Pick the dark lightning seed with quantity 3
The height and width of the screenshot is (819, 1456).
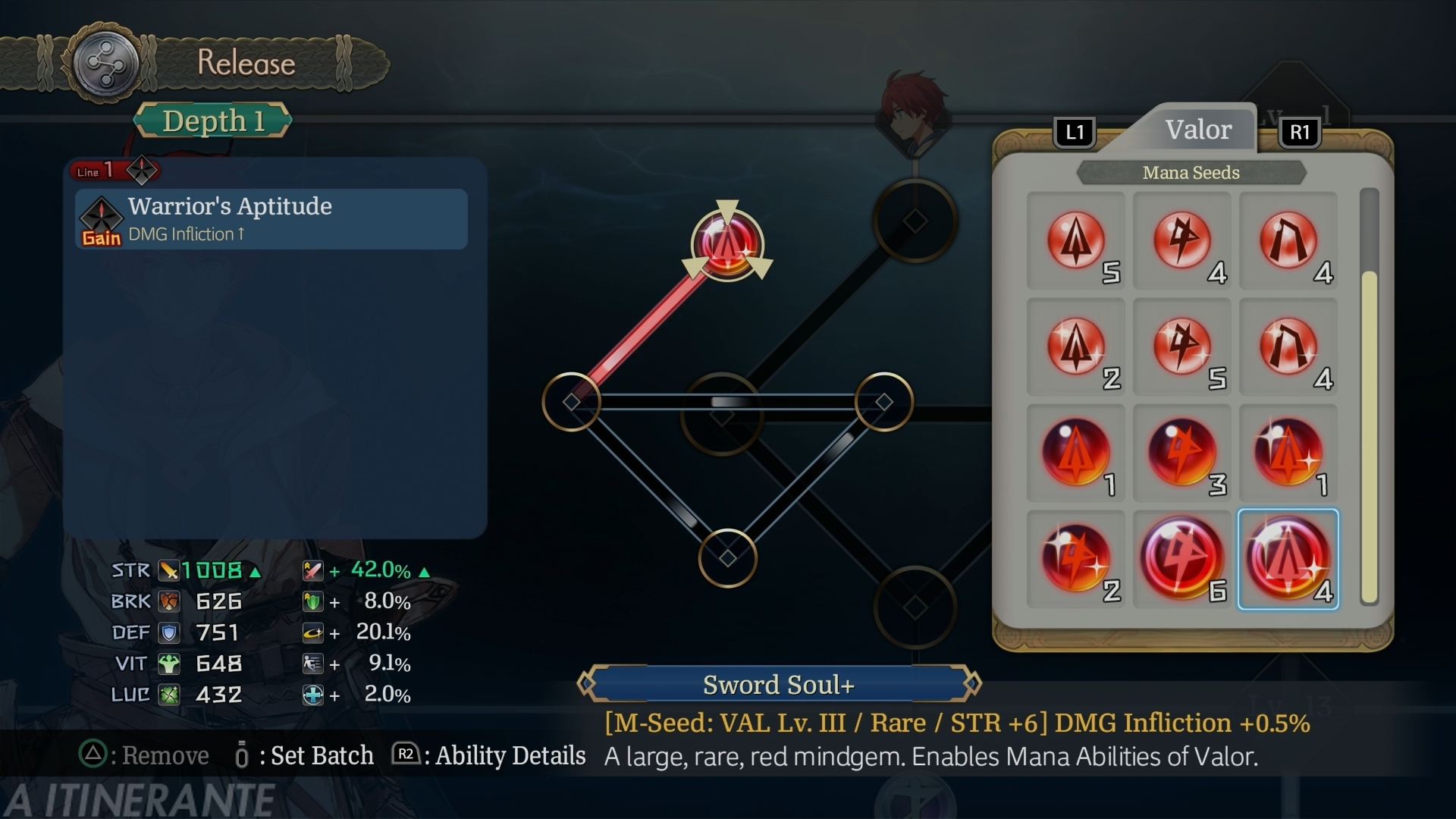pos(1181,453)
